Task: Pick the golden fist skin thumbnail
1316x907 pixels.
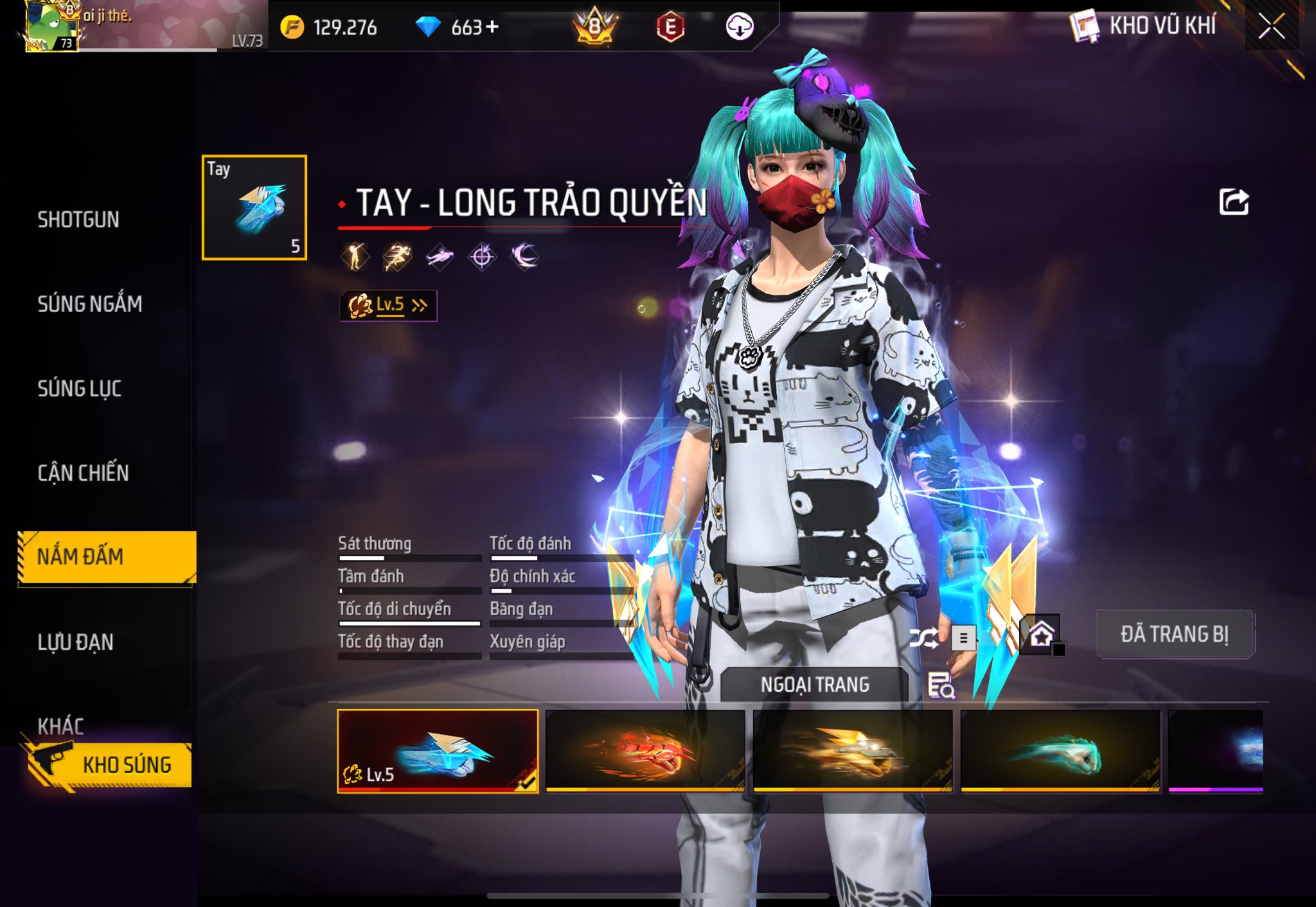Action: tap(853, 751)
